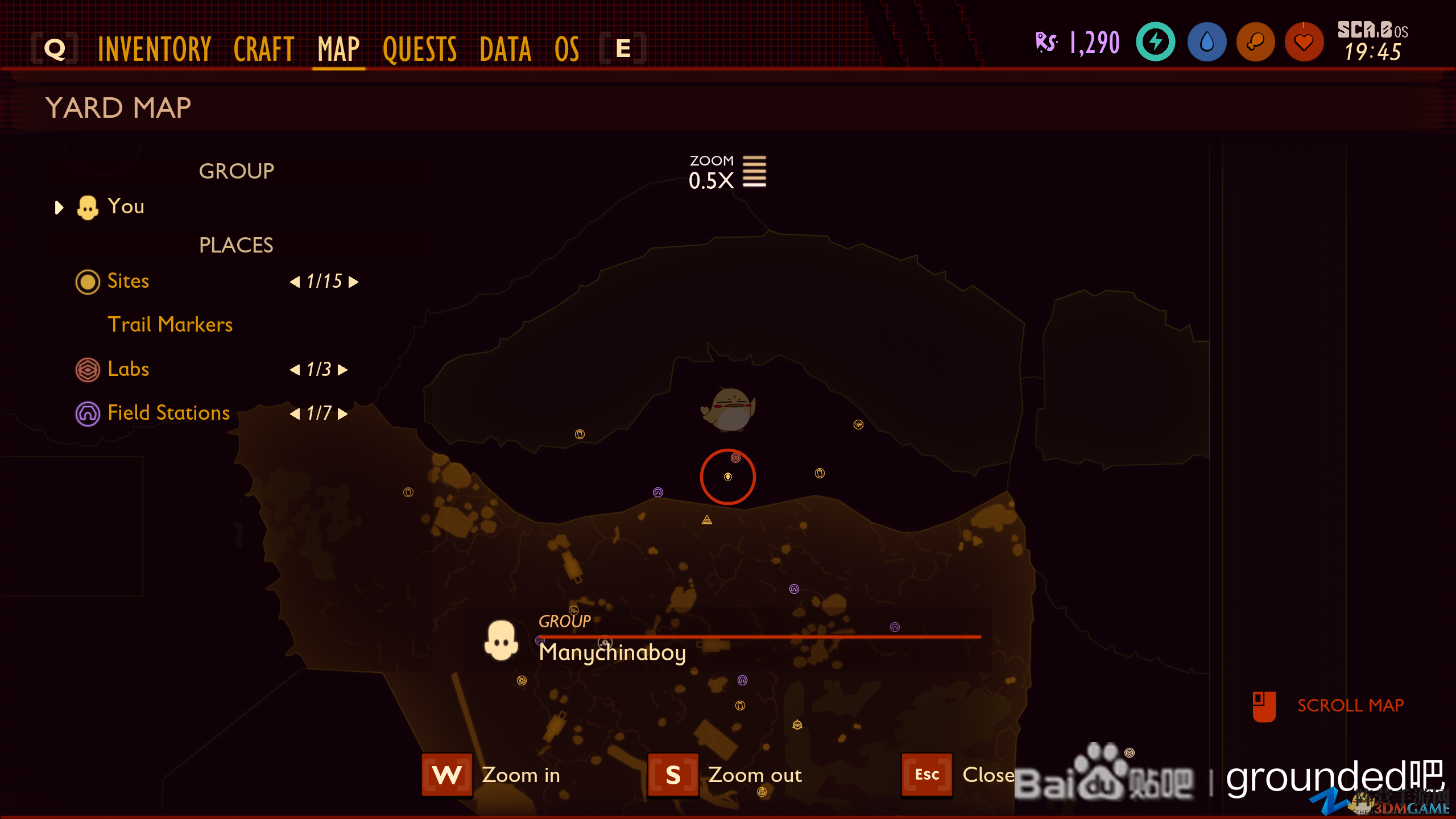Screen dimensions: 1456x819
Task: Show next site with right arrow
Action: 354,282
